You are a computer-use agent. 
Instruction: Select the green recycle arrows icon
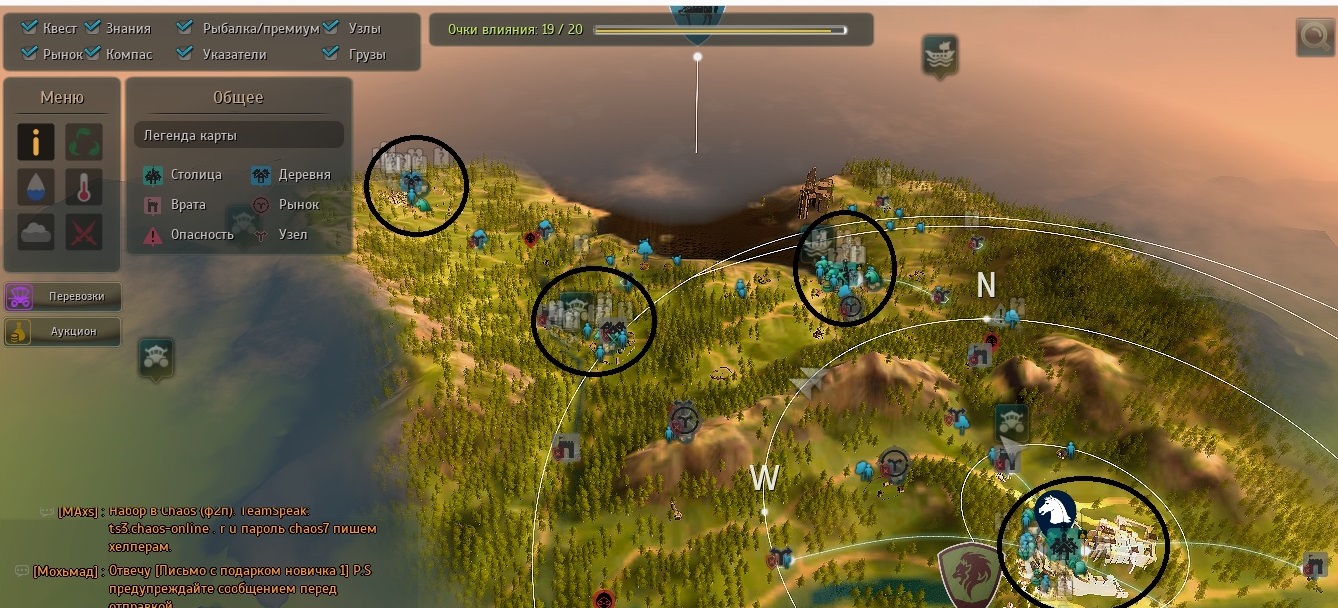tap(84, 142)
